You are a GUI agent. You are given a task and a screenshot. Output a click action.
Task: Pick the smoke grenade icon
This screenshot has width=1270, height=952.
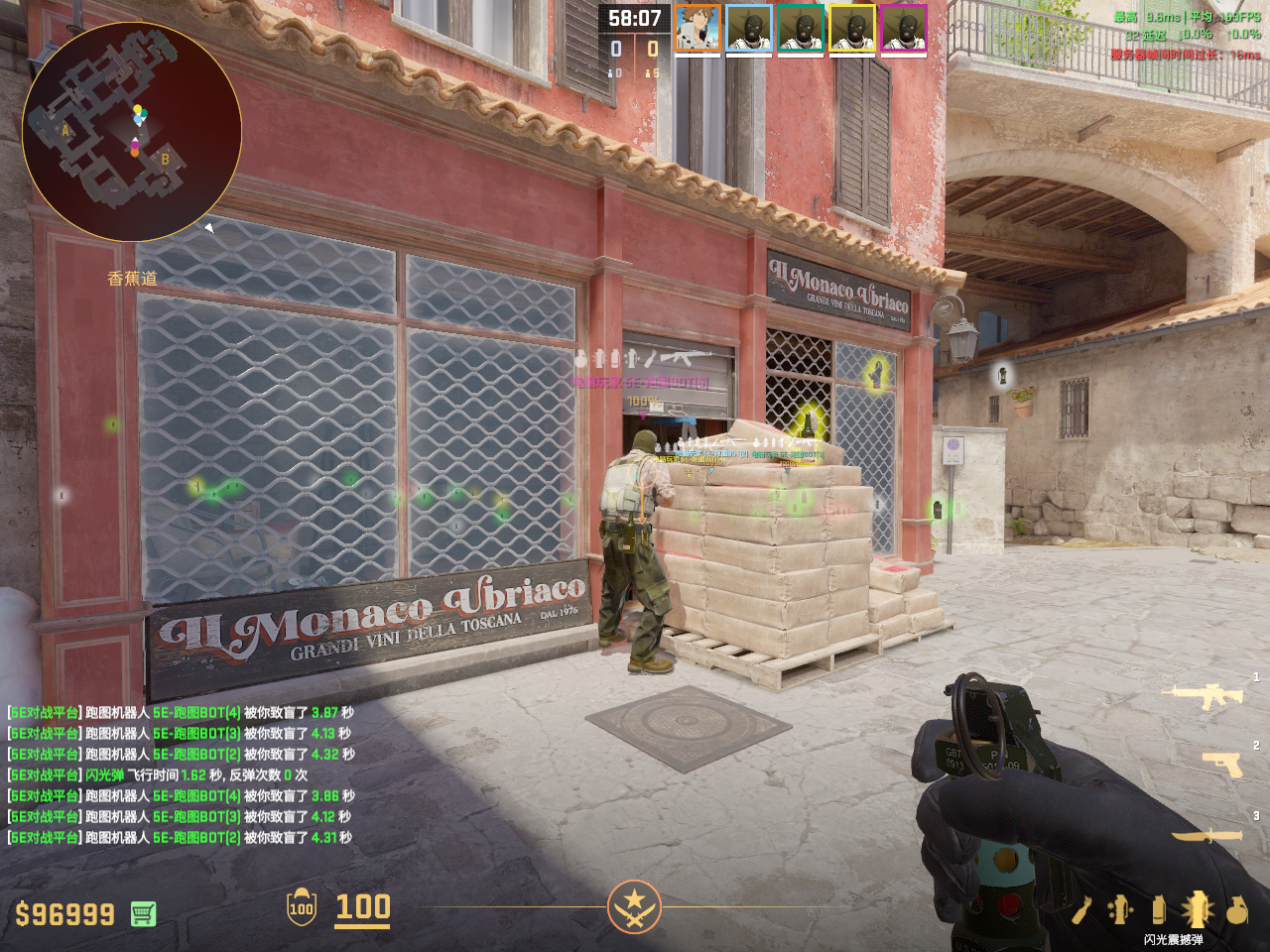[1158, 909]
